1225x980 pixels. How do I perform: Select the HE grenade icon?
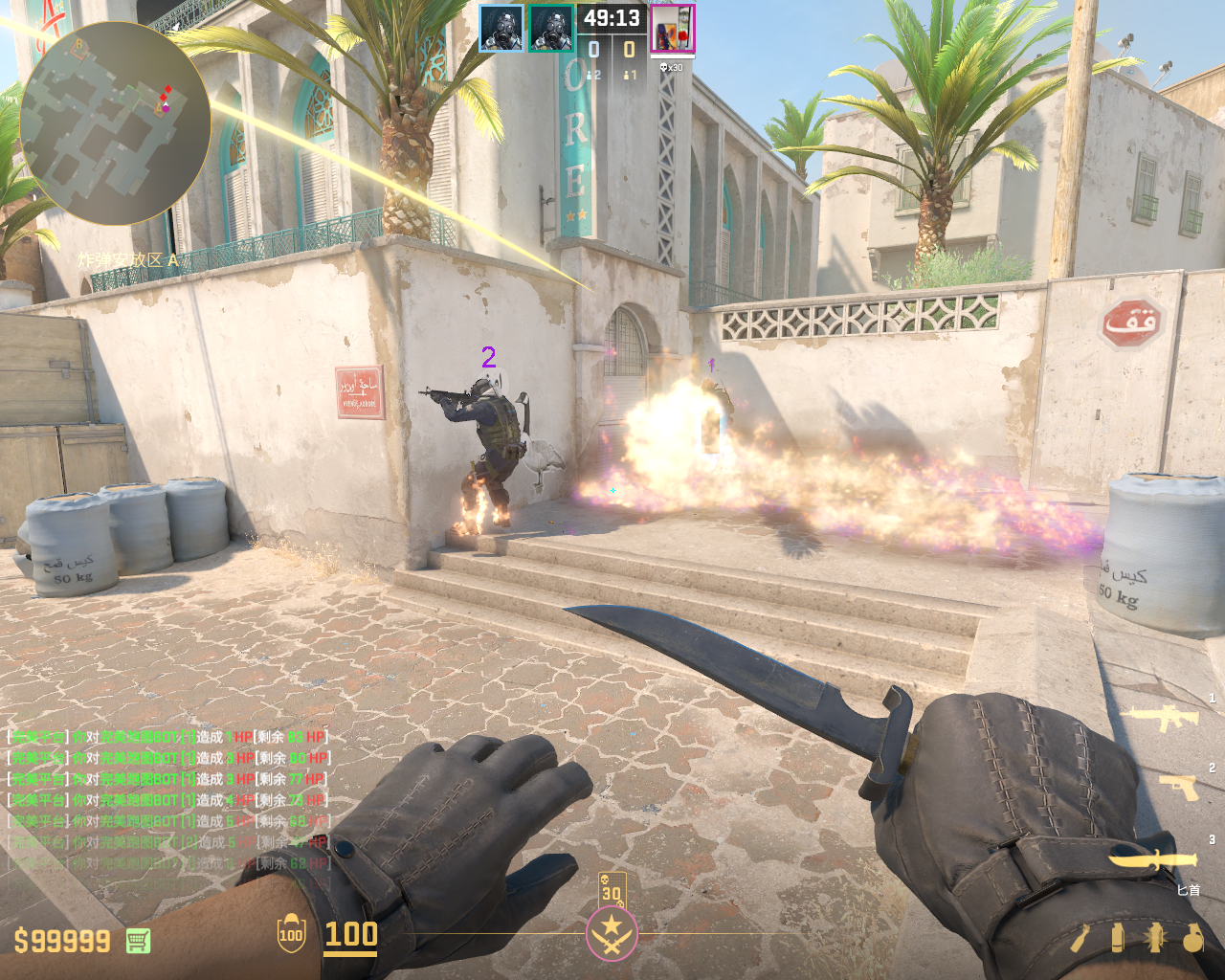point(1192,938)
